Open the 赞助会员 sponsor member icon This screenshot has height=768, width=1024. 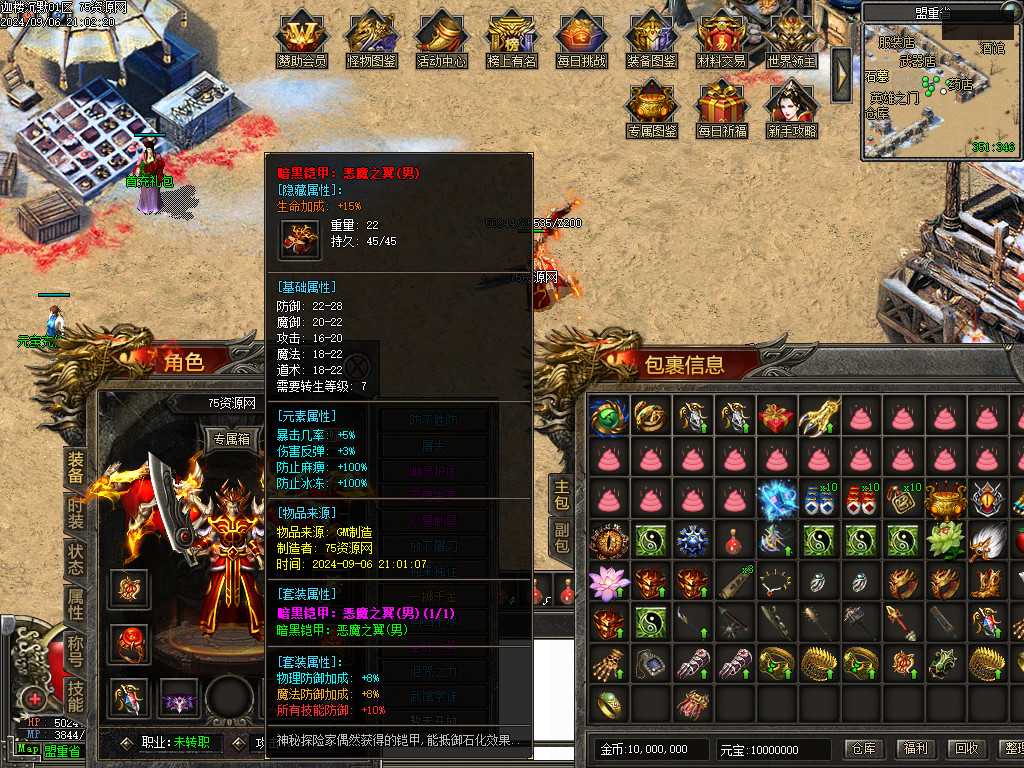tap(302, 40)
